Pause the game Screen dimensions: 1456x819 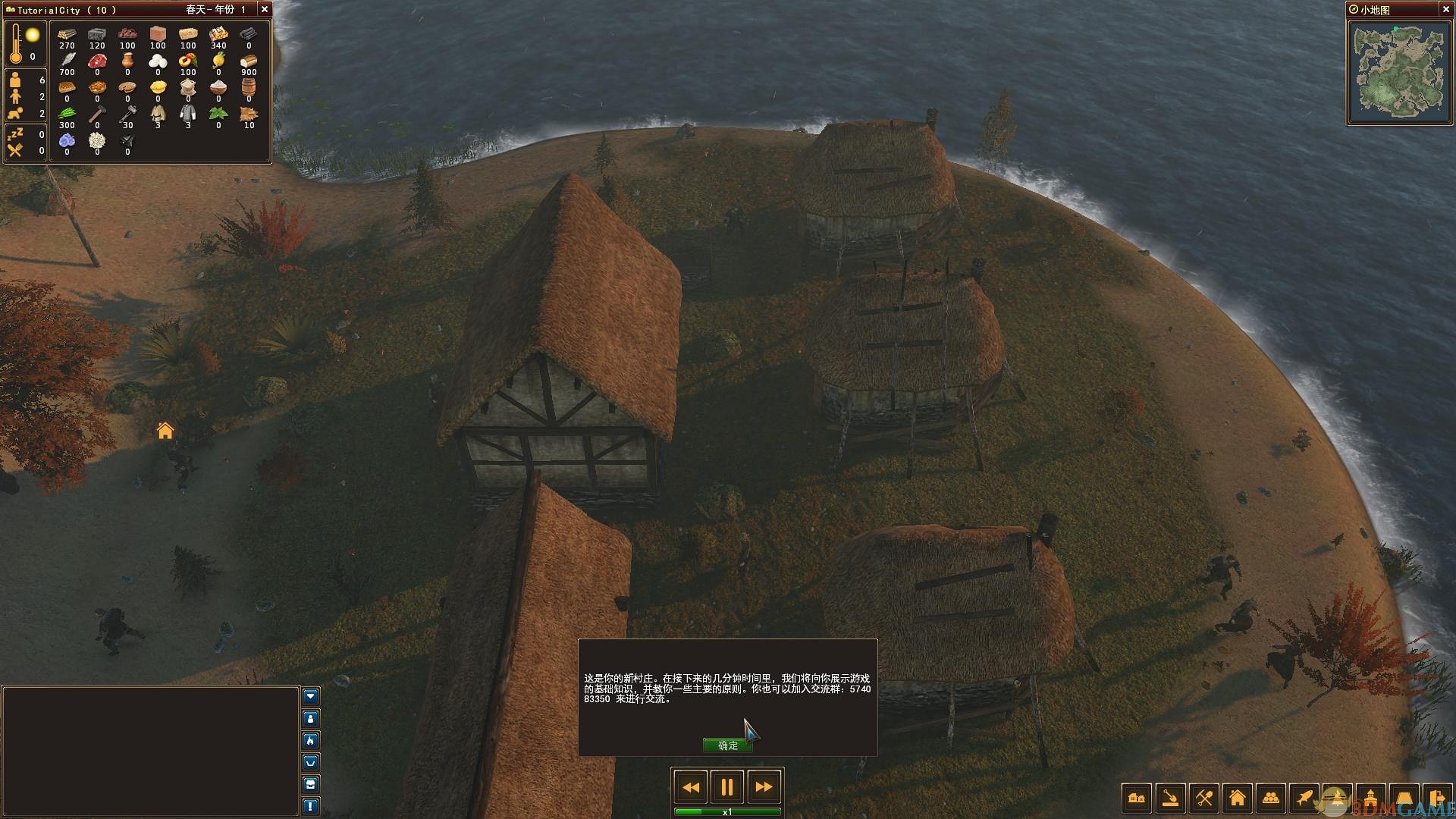(726, 787)
